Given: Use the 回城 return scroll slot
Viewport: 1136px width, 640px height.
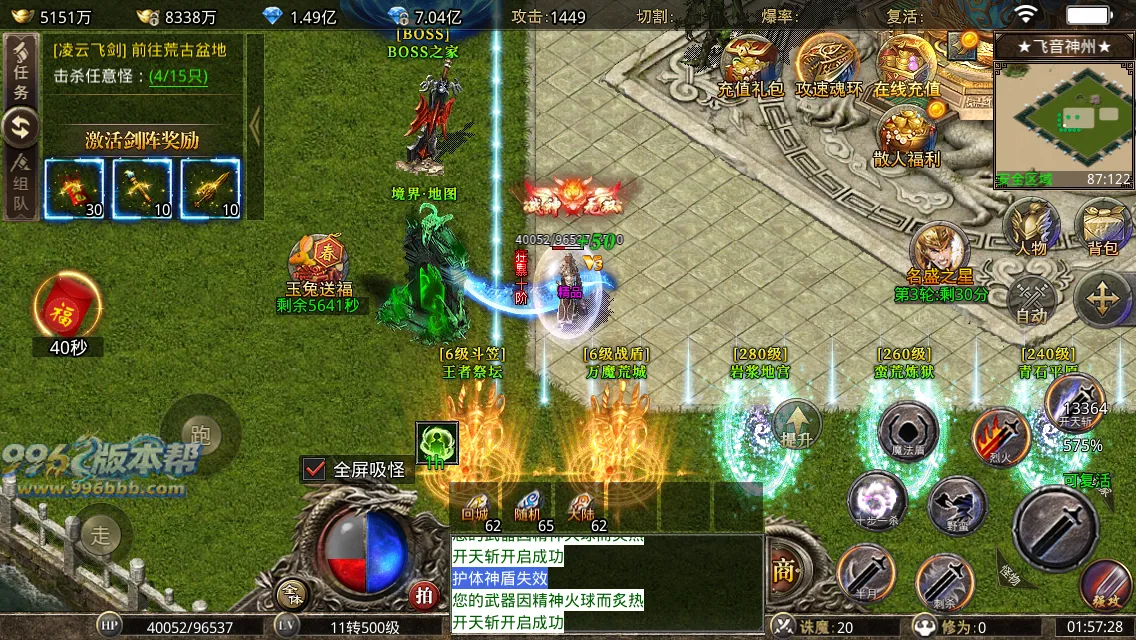Looking at the screenshot, I should click(x=474, y=507).
